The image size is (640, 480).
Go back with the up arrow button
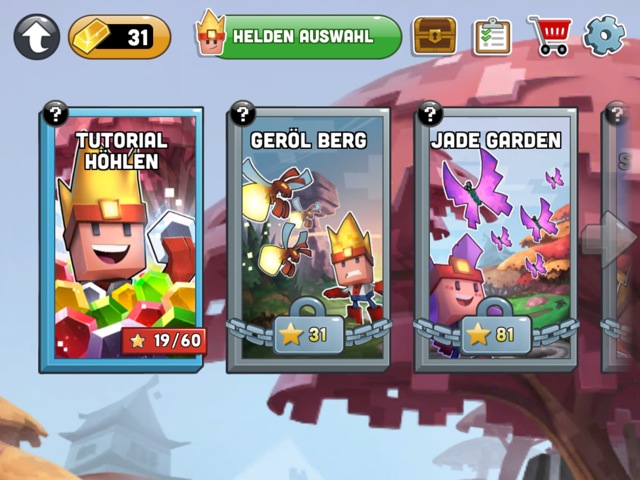point(37,37)
